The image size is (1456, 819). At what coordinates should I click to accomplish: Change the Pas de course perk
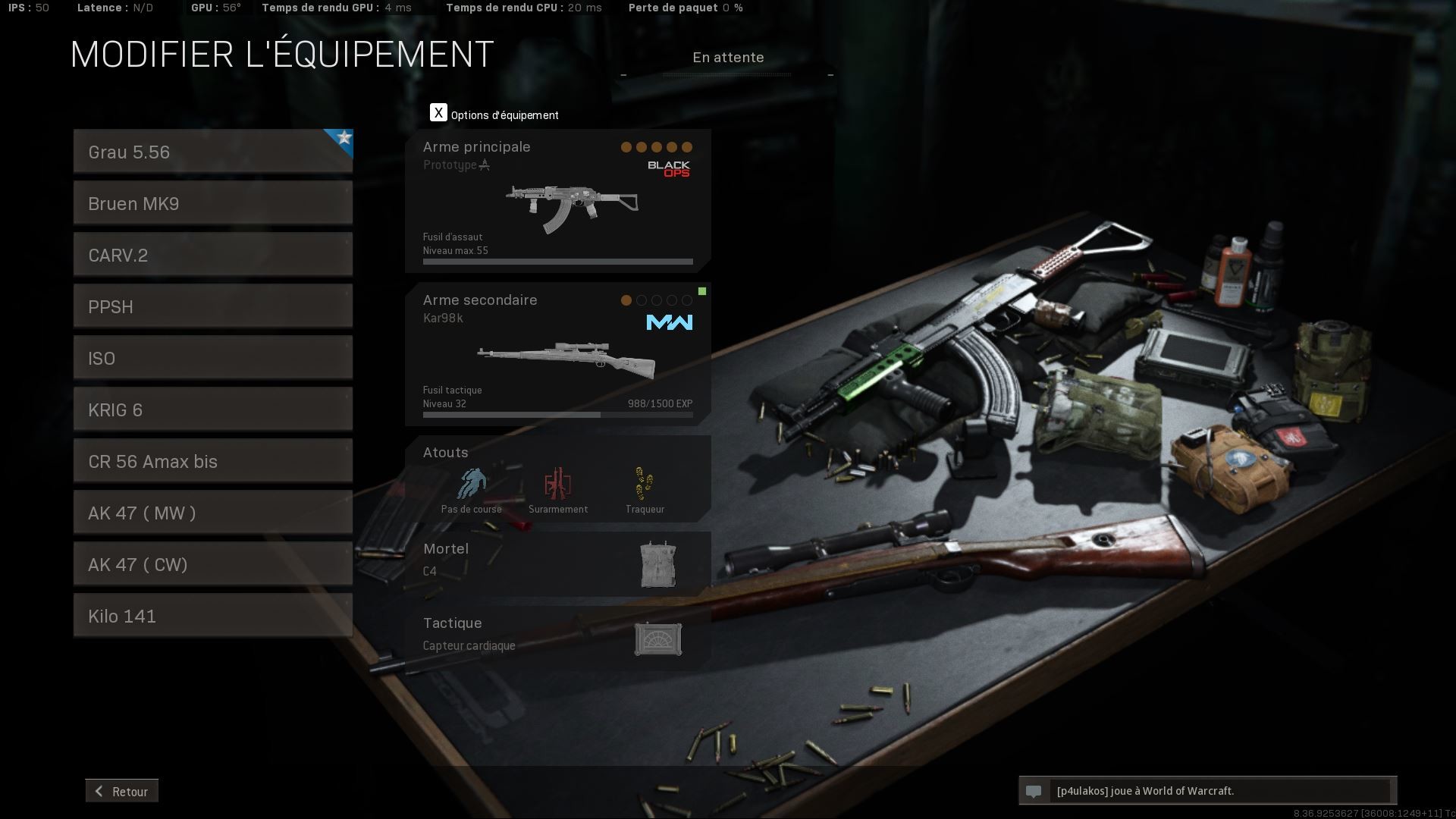coord(471,490)
